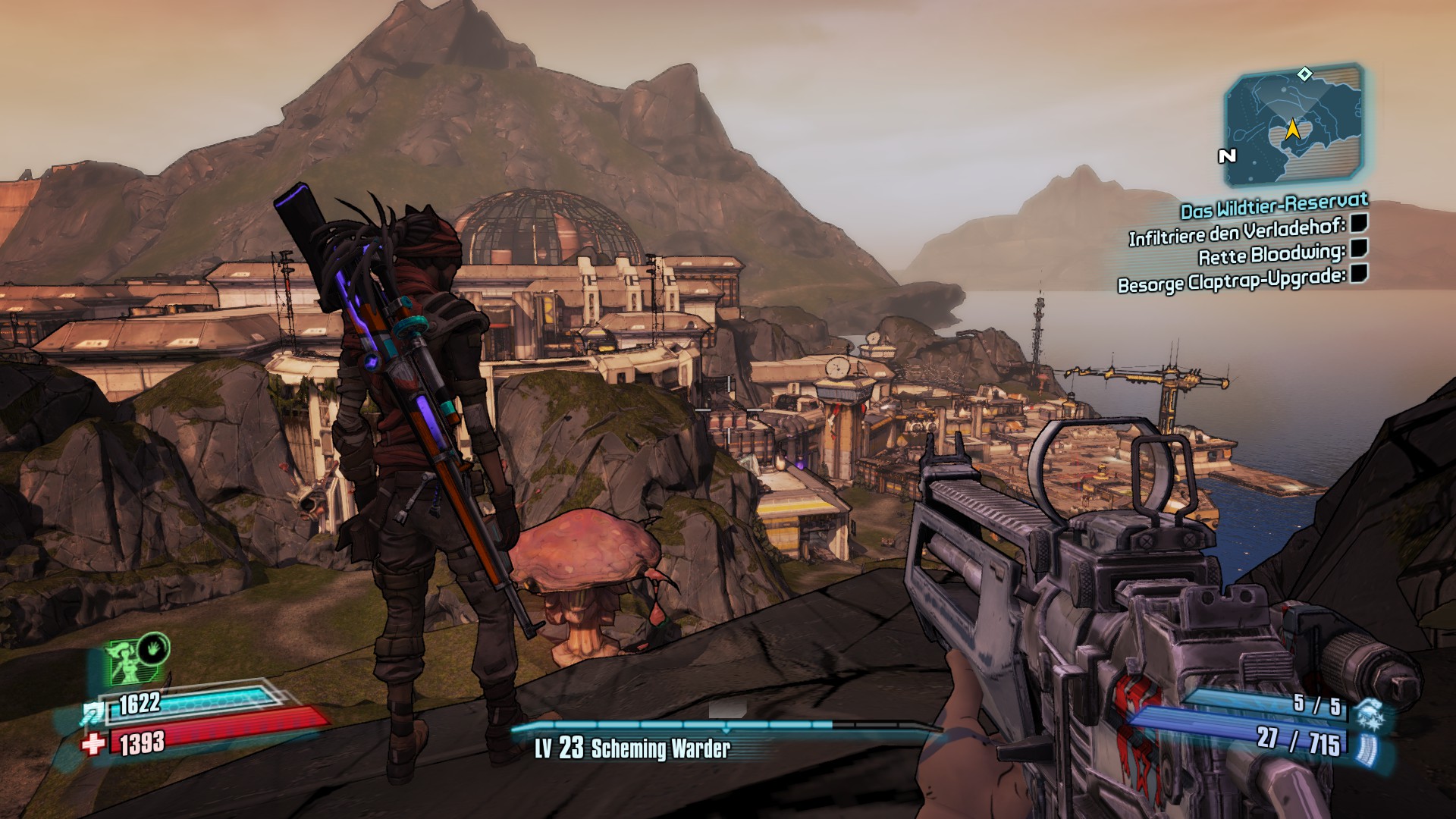Click the Besorge Claptrap-Upgrade objective checkbox
1456x819 pixels.
click(x=1359, y=273)
